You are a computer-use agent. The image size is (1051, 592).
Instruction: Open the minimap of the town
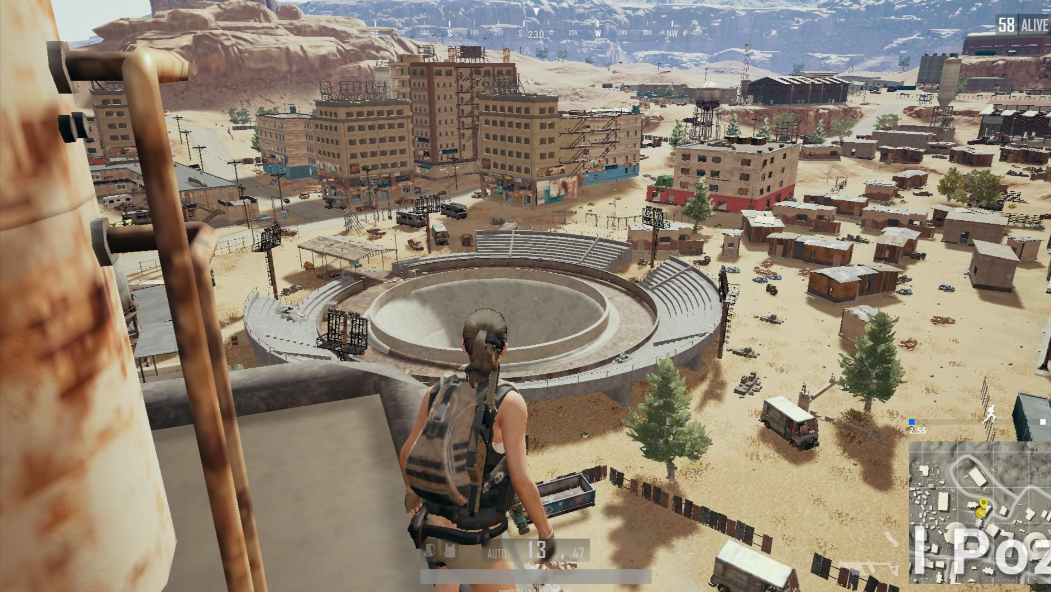click(x=978, y=511)
